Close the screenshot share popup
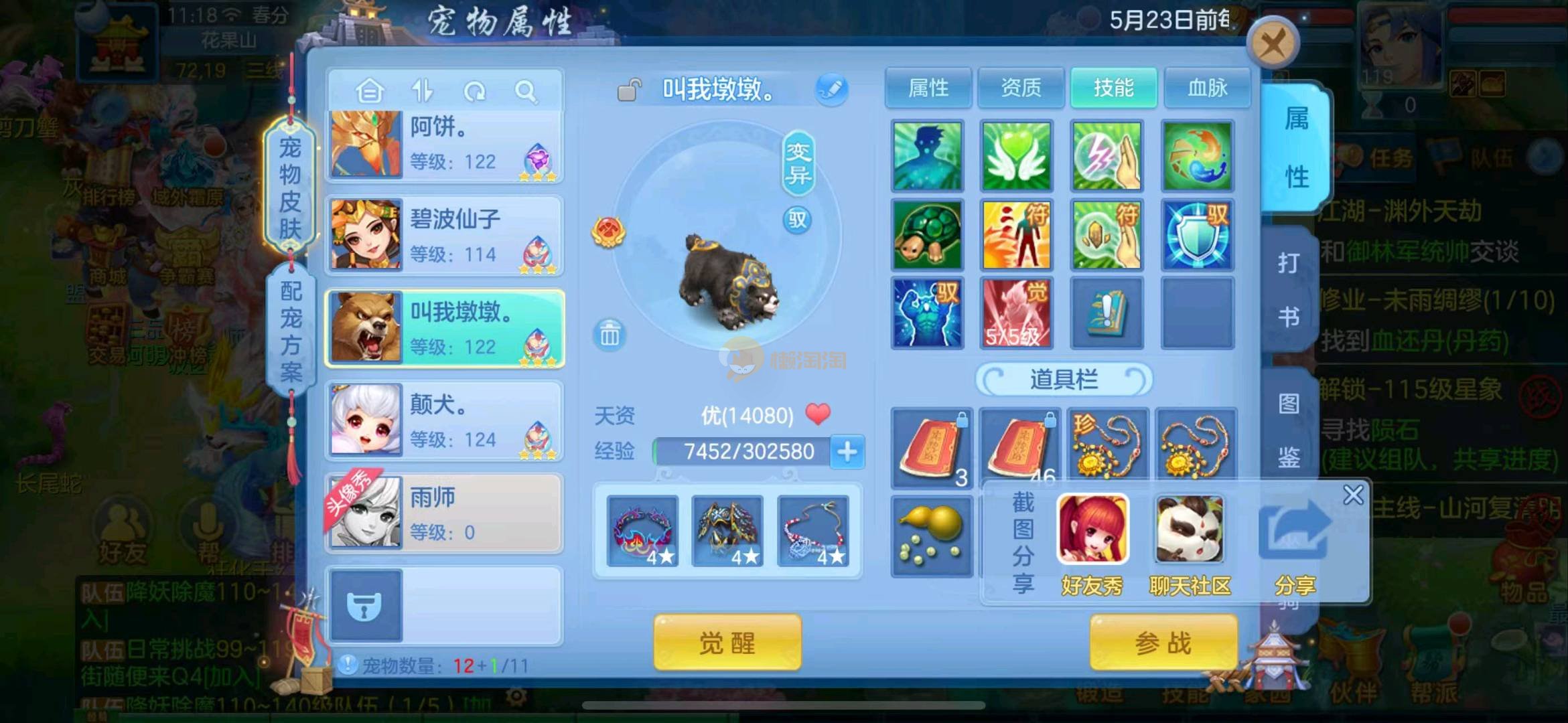Image resolution: width=1568 pixels, height=723 pixels. (x=1353, y=495)
